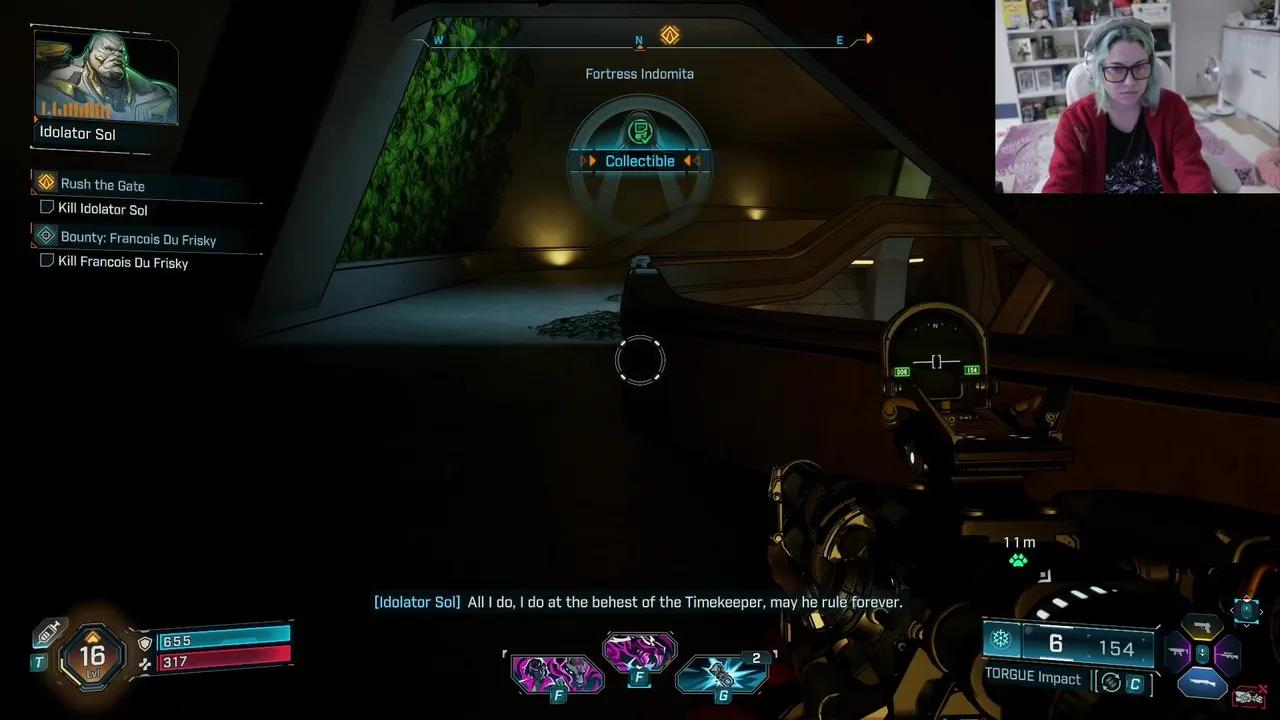This screenshot has width=1280, height=720.
Task: Click the orange quest marker on compass
Action: [x=670, y=36]
